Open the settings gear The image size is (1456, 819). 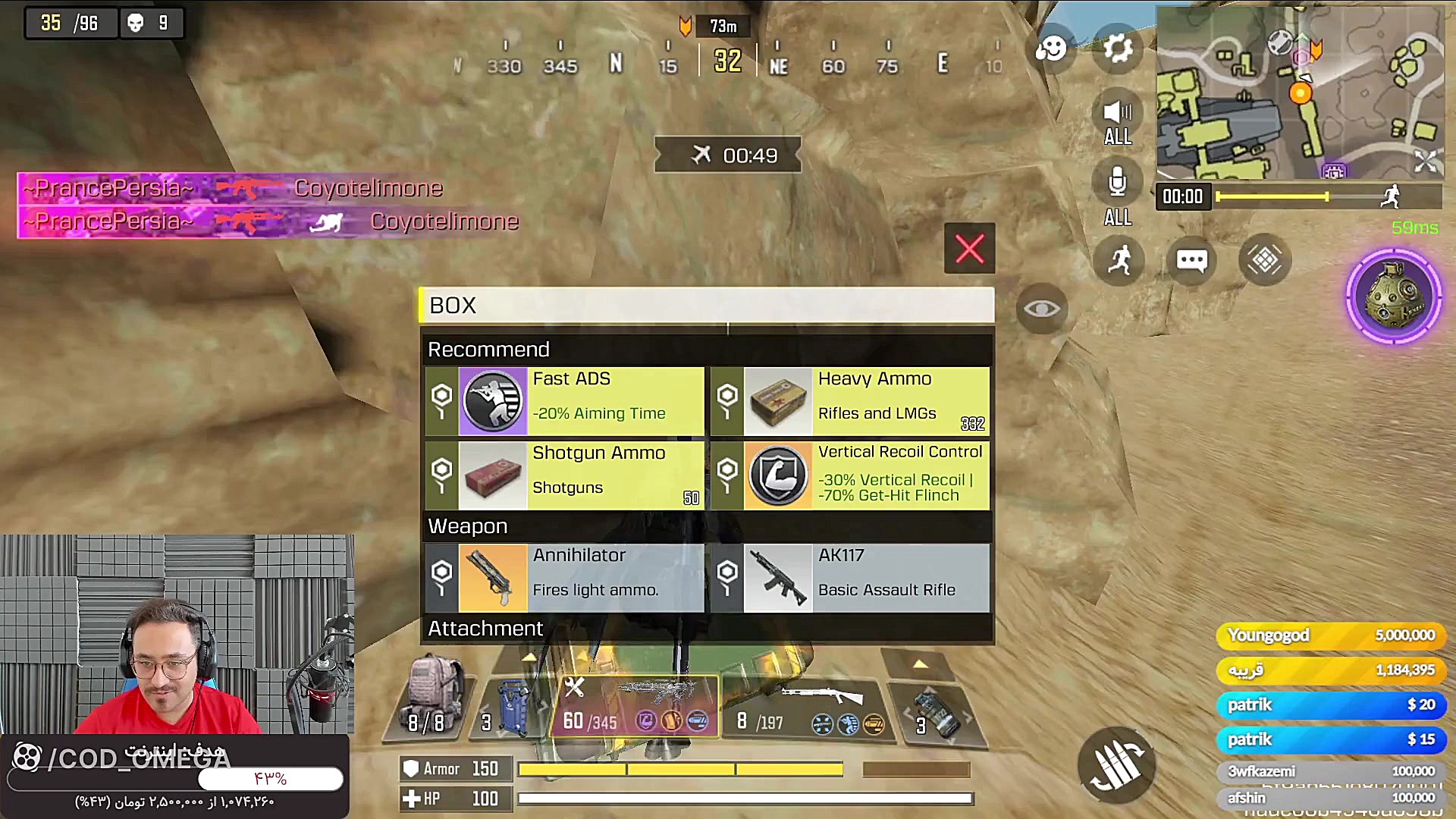coord(1117,49)
